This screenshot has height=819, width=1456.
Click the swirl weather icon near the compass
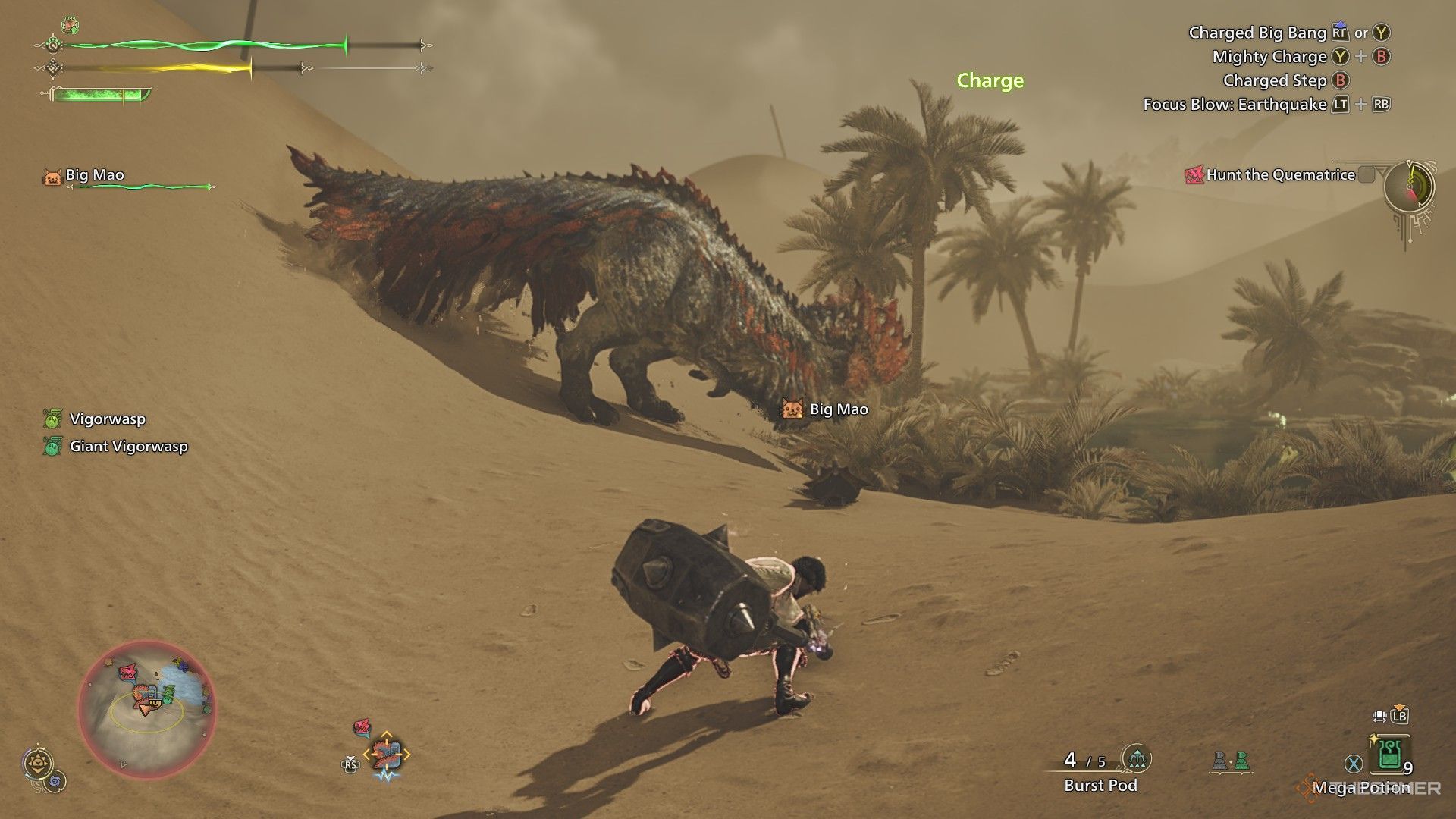[55, 782]
